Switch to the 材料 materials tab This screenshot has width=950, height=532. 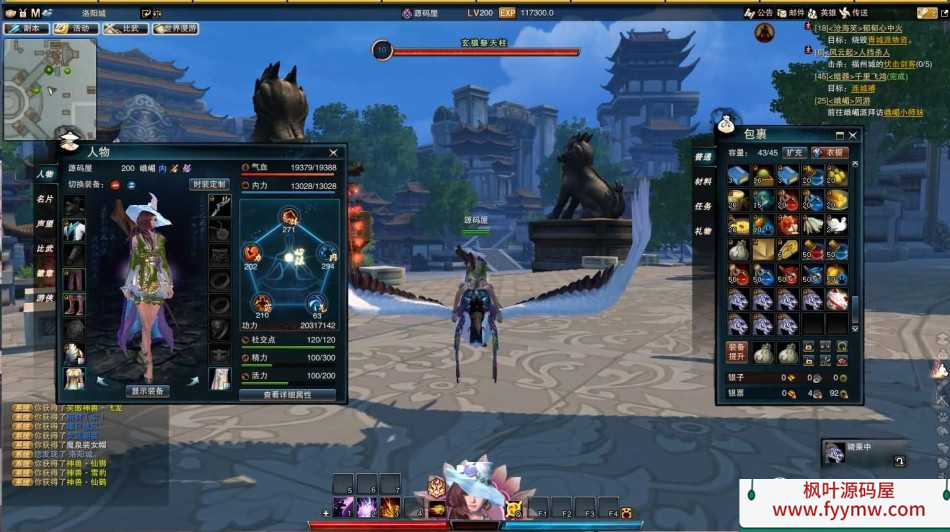[x=703, y=181]
